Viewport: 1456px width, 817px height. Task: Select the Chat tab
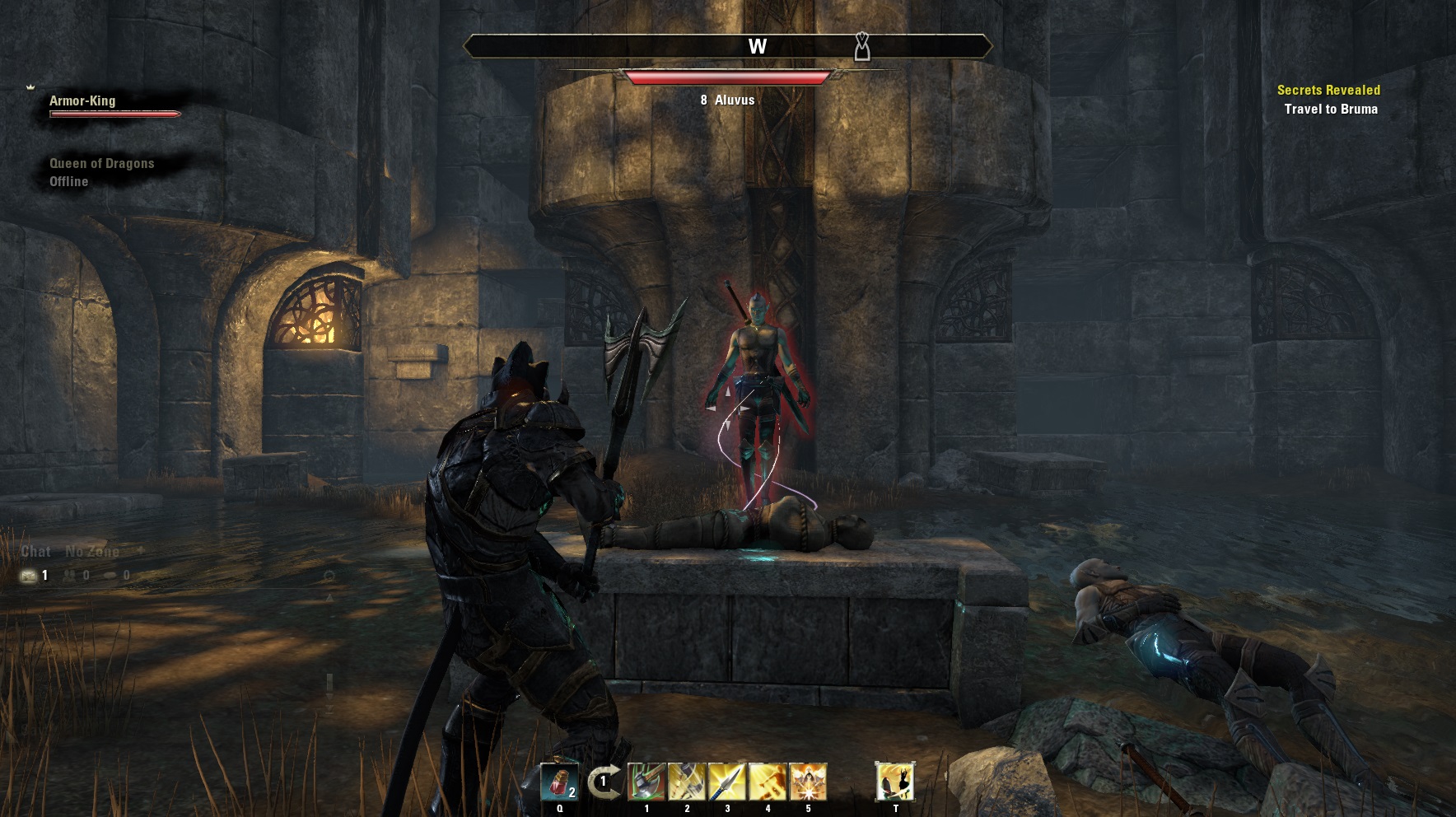35,551
